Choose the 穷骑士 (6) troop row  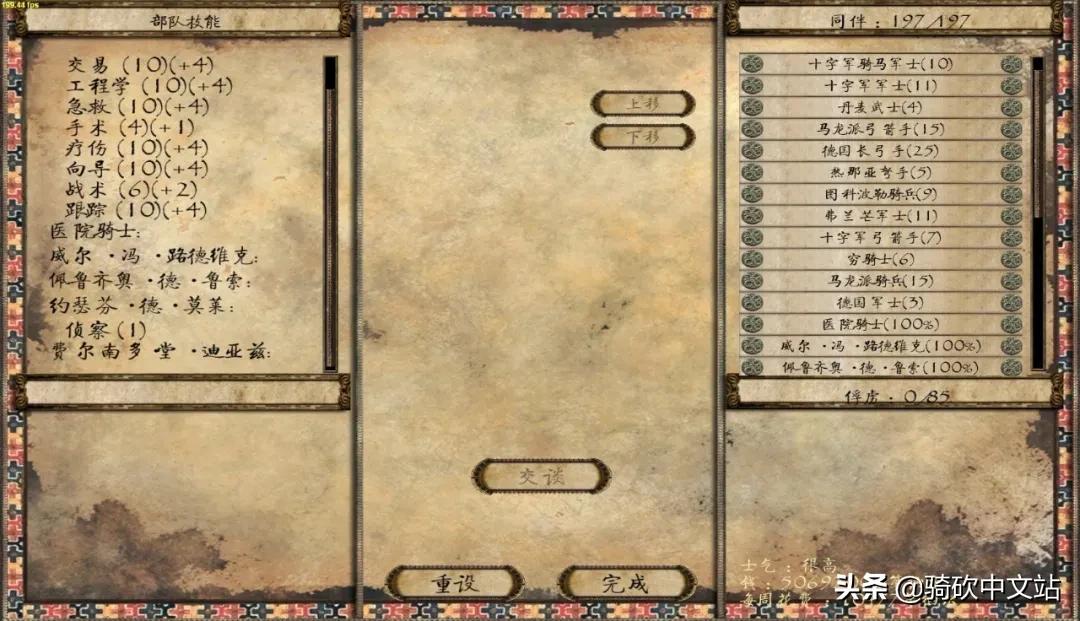click(881, 259)
